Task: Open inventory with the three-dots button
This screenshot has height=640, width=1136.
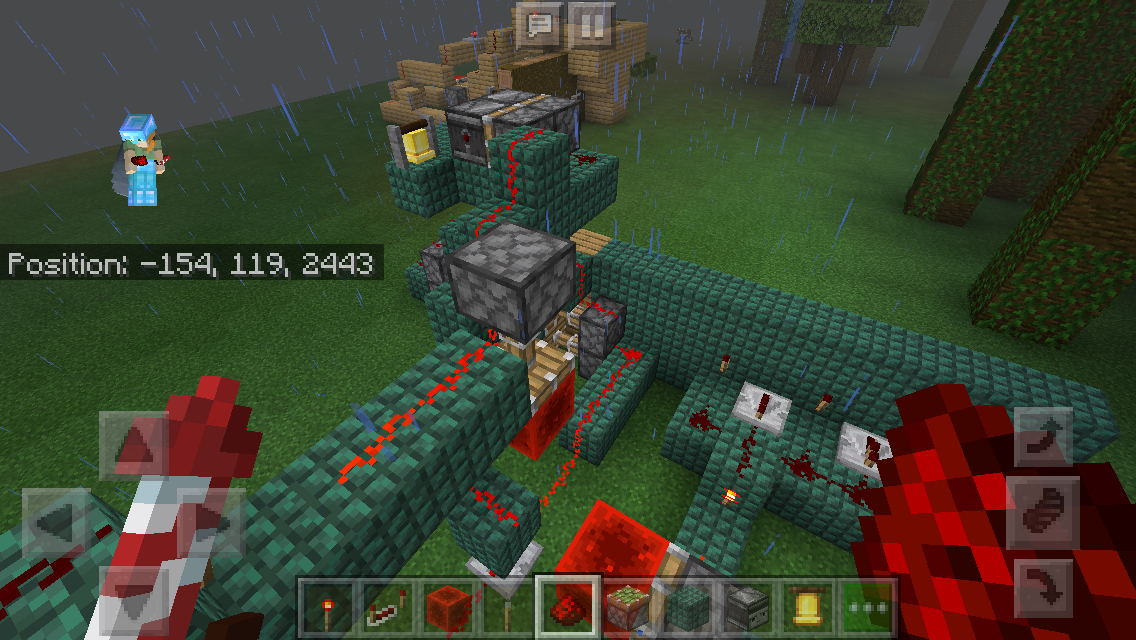Action: [x=867, y=607]
